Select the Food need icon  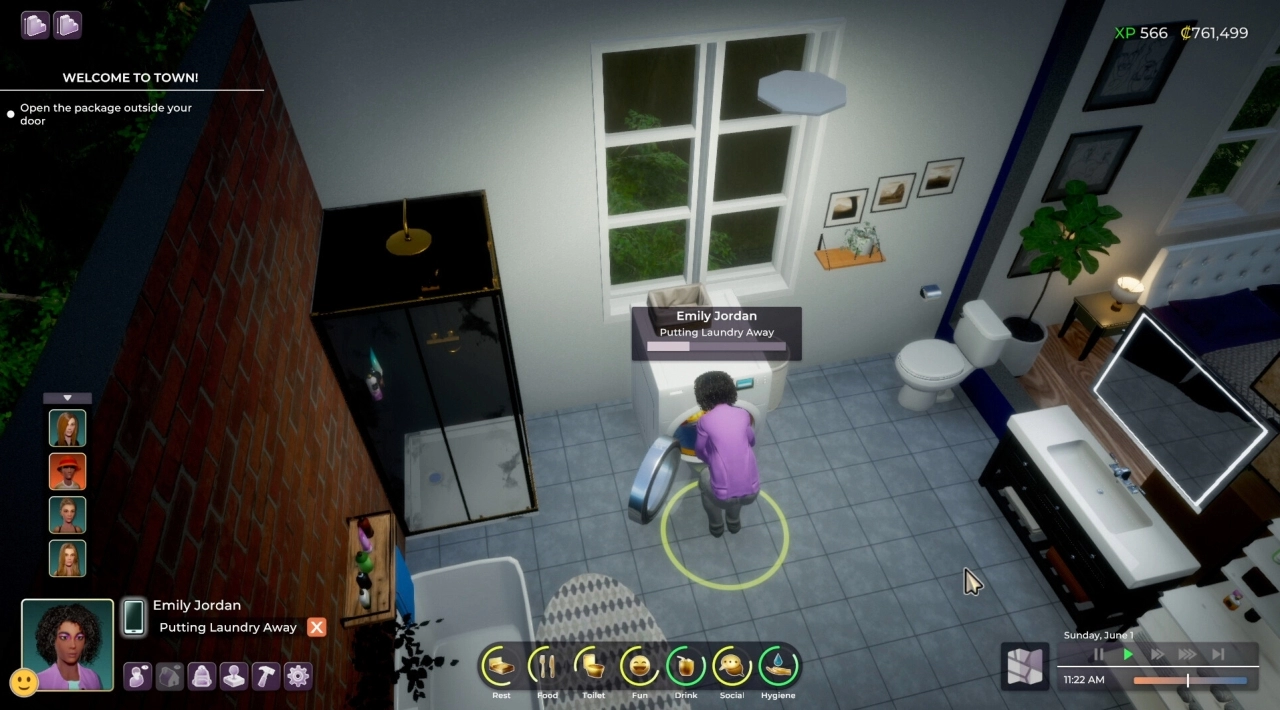[547, 665]
